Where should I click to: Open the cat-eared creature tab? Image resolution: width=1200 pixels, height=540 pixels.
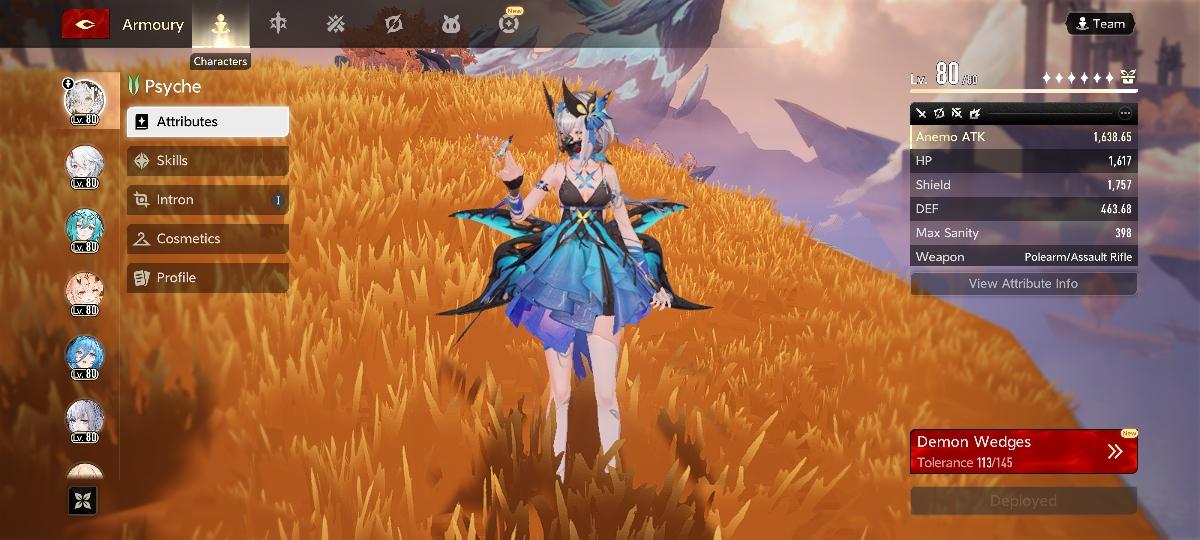pos(451,24)
